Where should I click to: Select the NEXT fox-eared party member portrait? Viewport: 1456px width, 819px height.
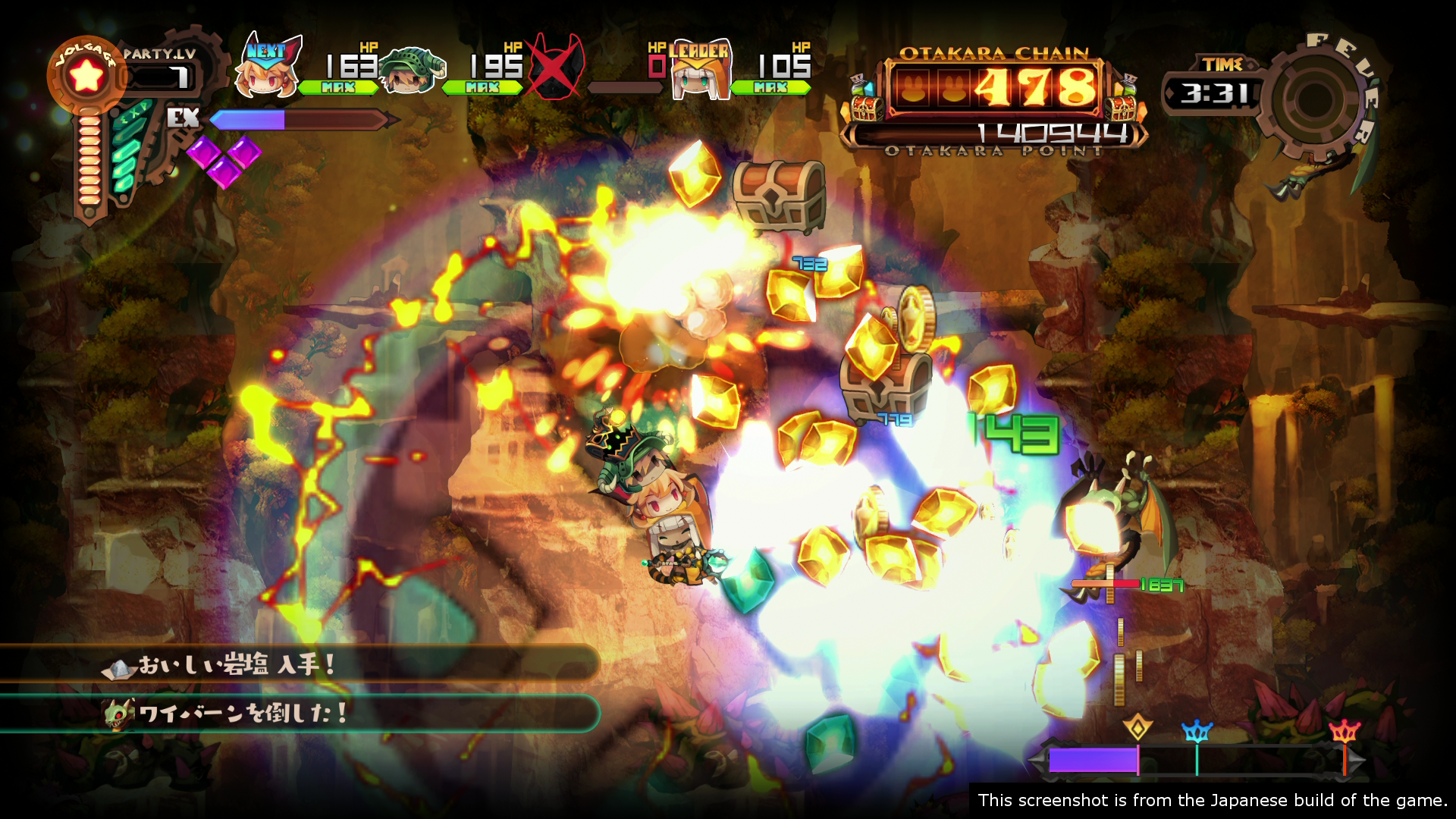tap(271, 70)
